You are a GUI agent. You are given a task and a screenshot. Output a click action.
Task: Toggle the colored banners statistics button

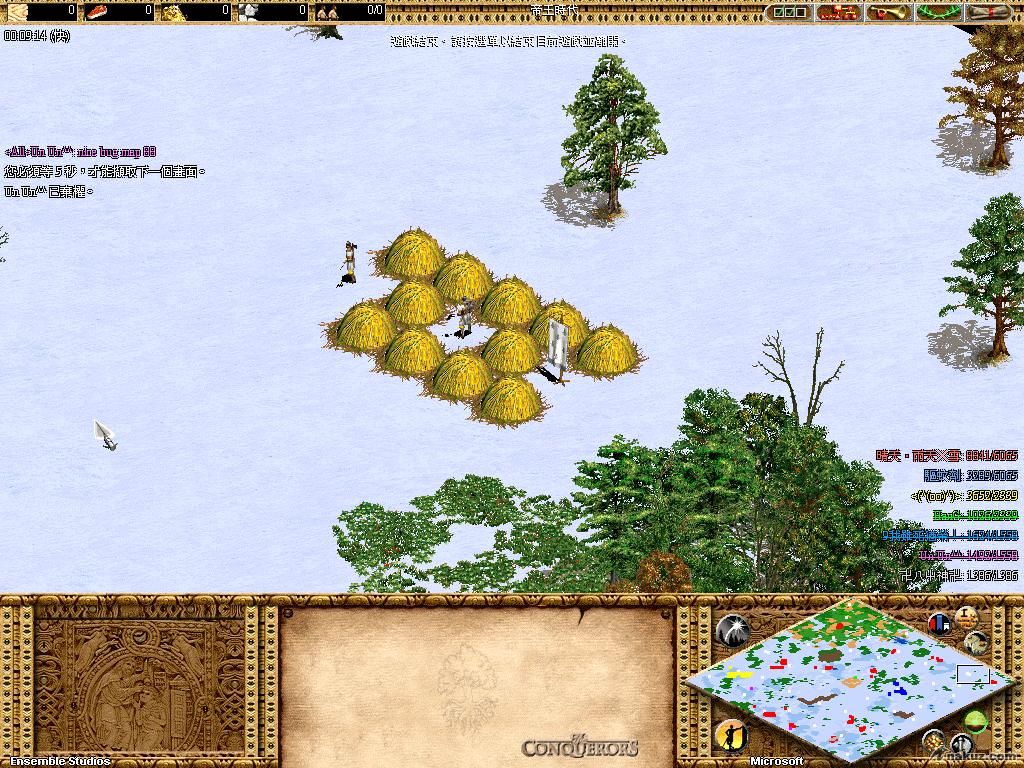tap(940, 624)
